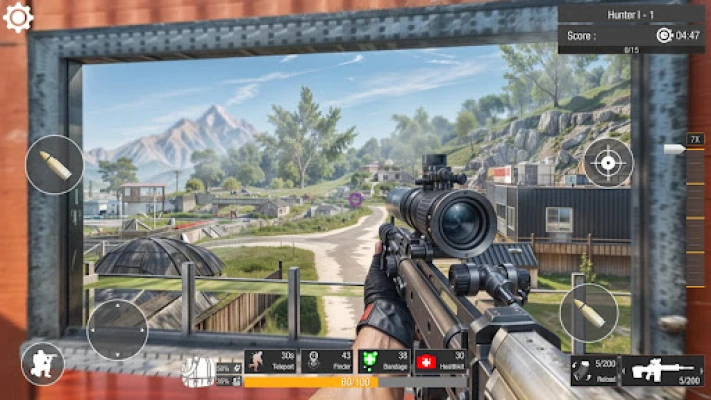711x400 pixels.
Task: Activate the Teleport ability
Action: 272,362
